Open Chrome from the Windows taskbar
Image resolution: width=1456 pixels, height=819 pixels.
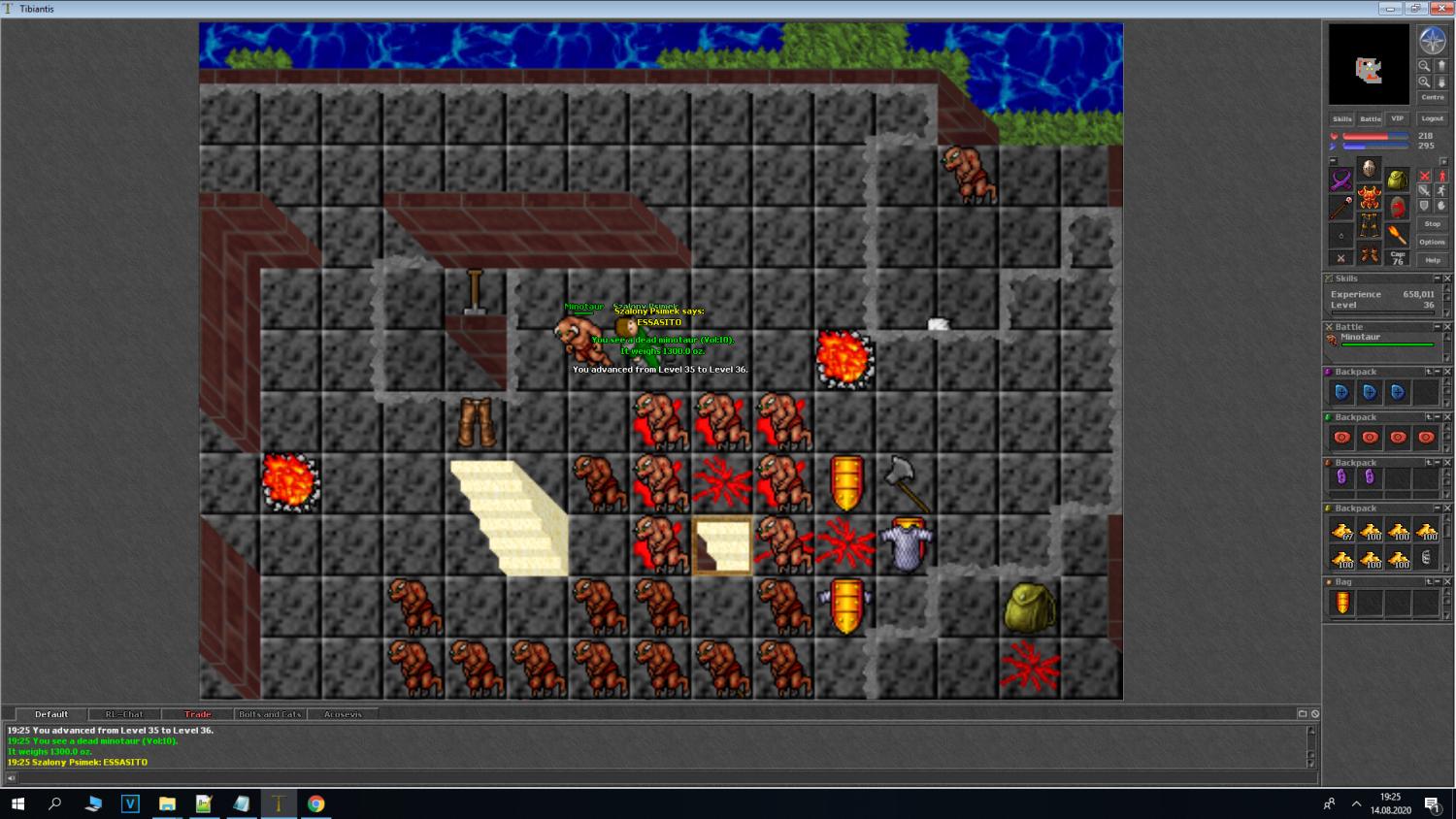coord(315,803)
